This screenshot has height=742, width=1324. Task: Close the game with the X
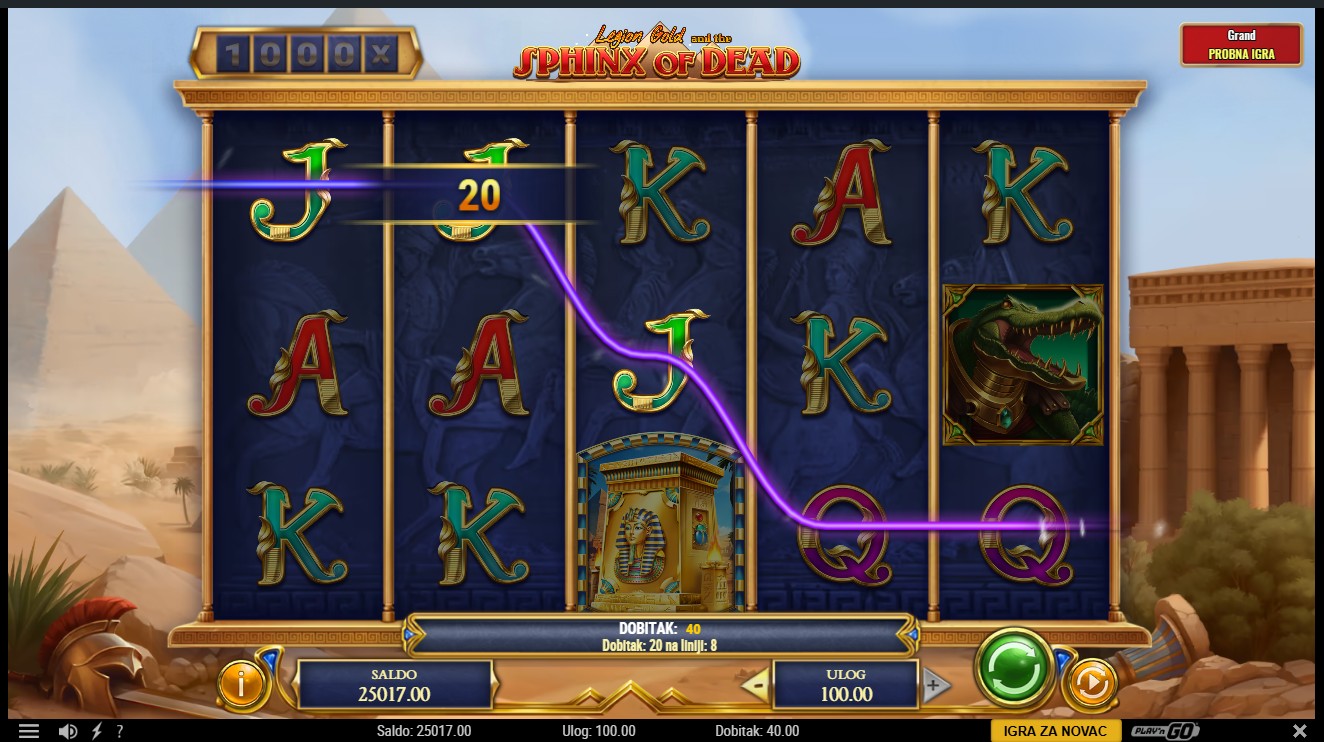(x=1299, y=731)
